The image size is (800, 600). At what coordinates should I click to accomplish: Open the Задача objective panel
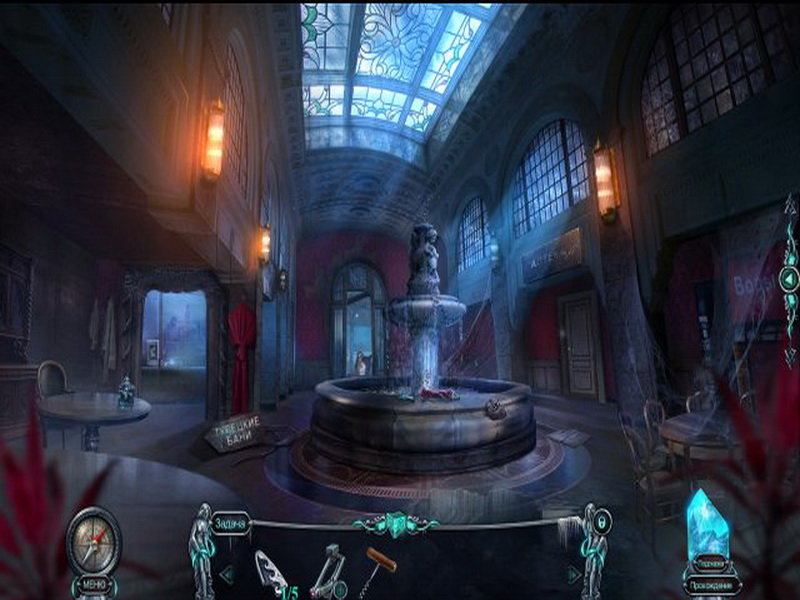231,527
